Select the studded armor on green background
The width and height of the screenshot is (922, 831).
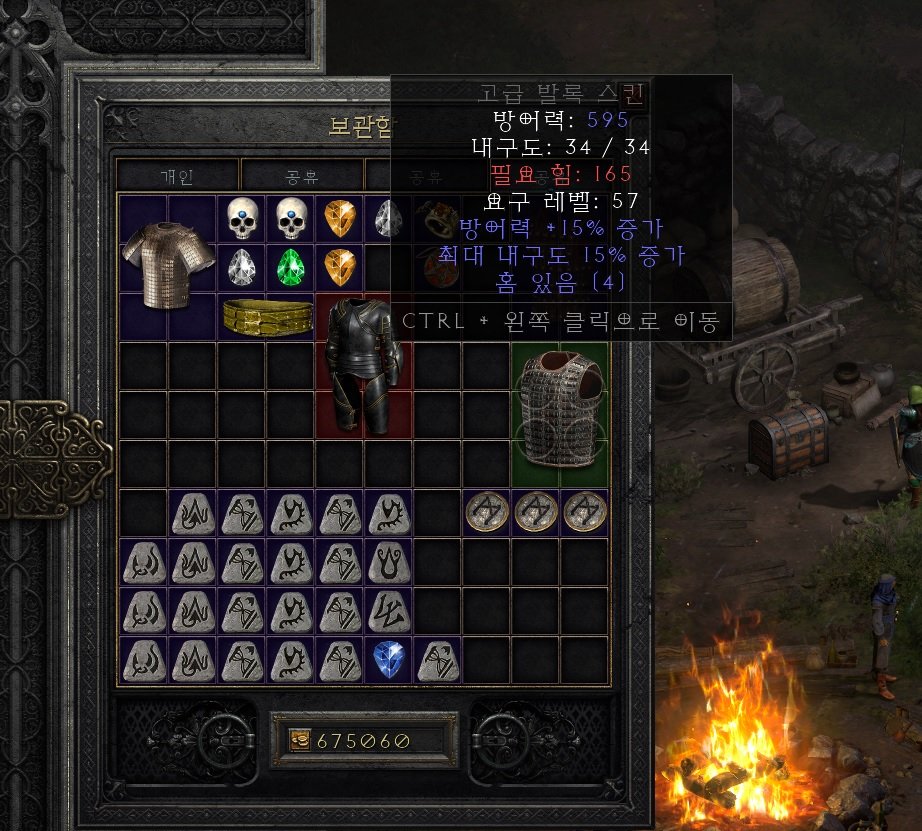pos(559,414)
